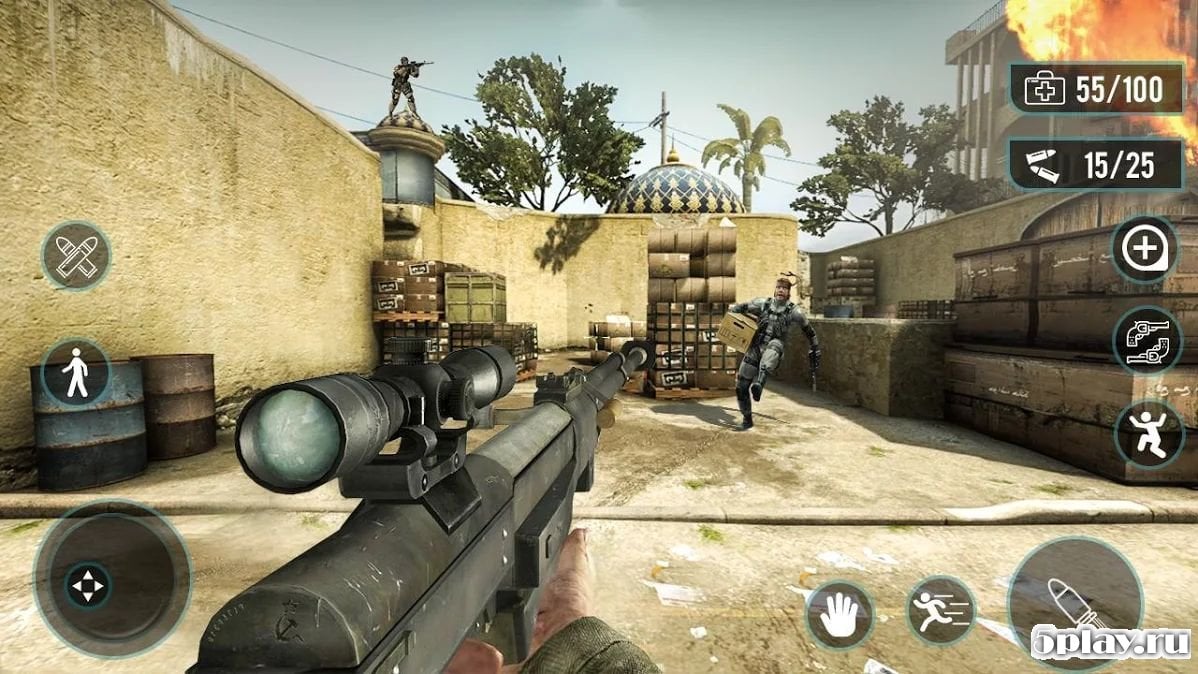The image size is (1198, 674).
Task: Switch weapons with the pistols icon
Action: click(x=1147, y=340)
